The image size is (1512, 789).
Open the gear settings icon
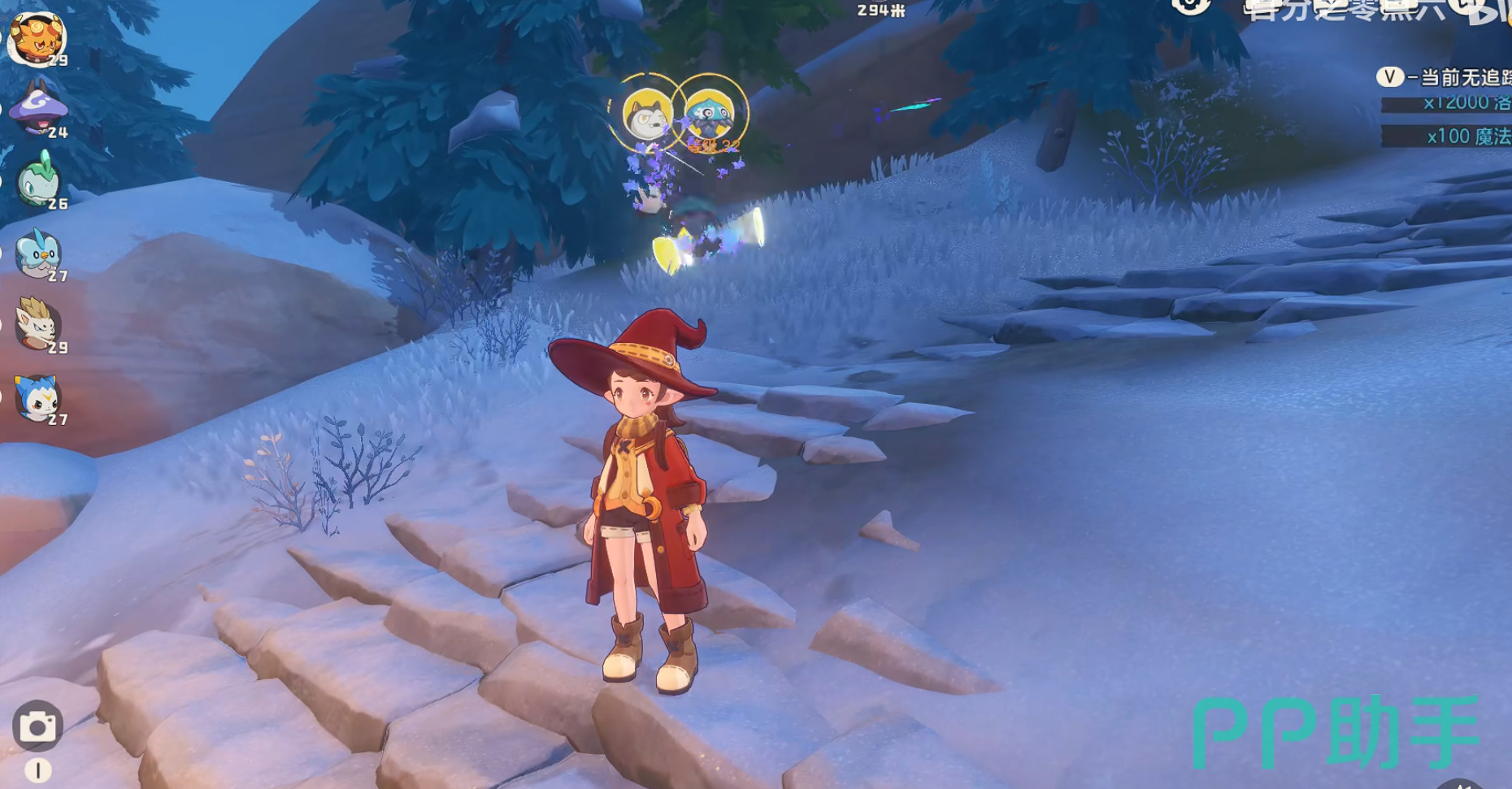(1191, 7)
